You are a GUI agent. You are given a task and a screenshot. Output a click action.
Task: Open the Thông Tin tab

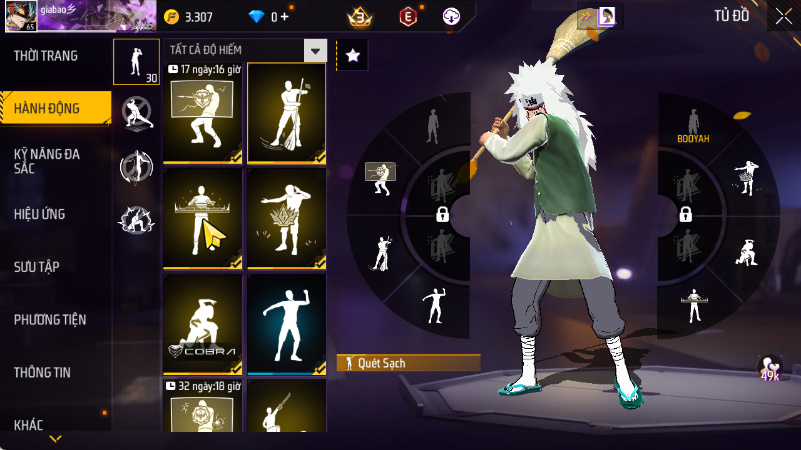42,372
